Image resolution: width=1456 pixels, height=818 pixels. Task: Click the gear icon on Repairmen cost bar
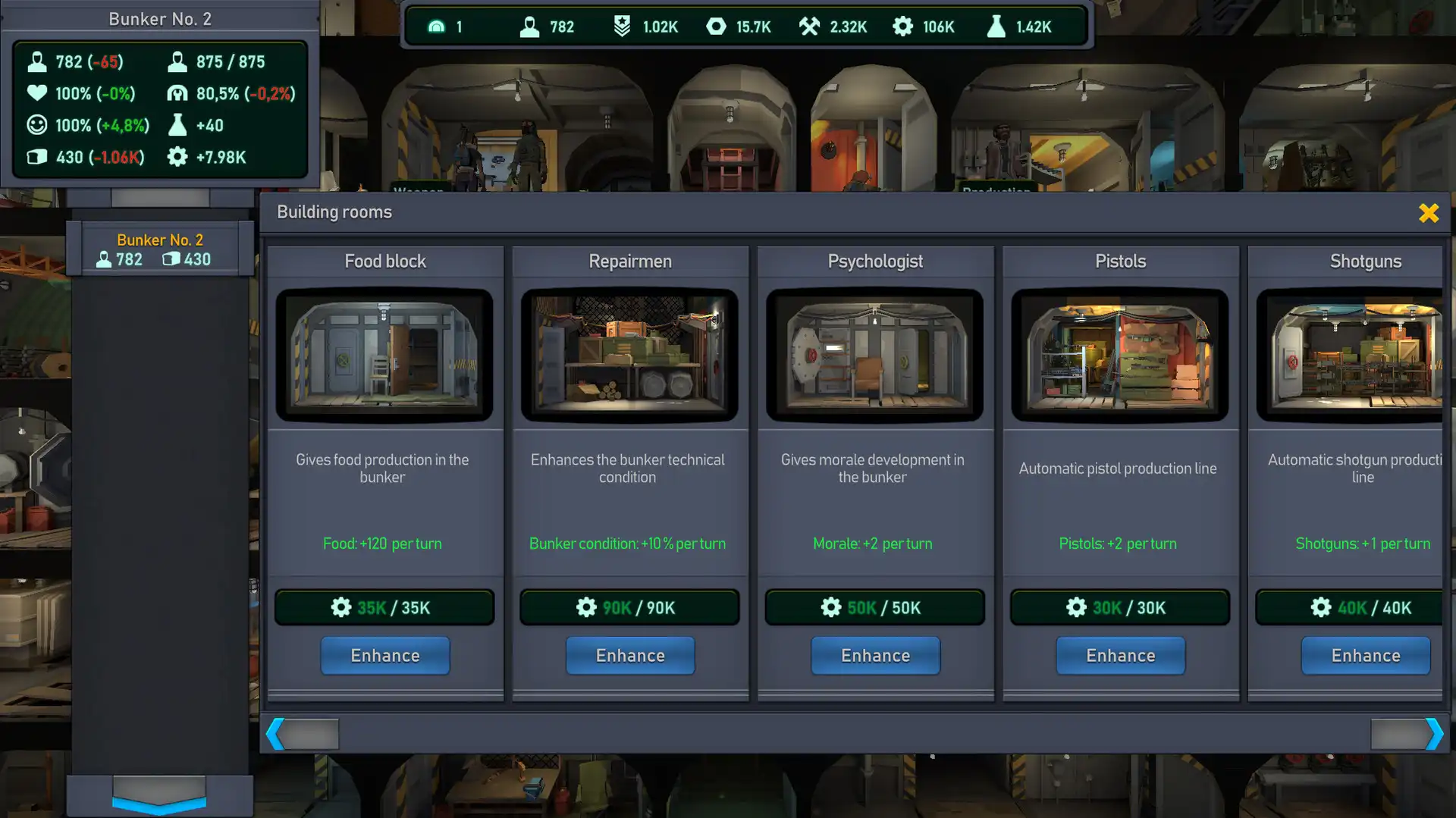coord(585,606)
